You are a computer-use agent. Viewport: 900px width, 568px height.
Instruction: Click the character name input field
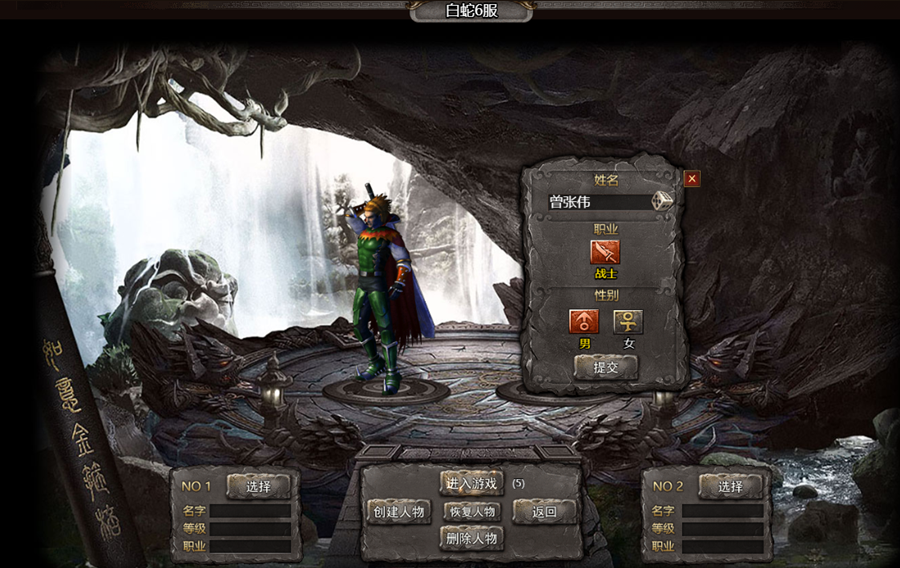598,201
